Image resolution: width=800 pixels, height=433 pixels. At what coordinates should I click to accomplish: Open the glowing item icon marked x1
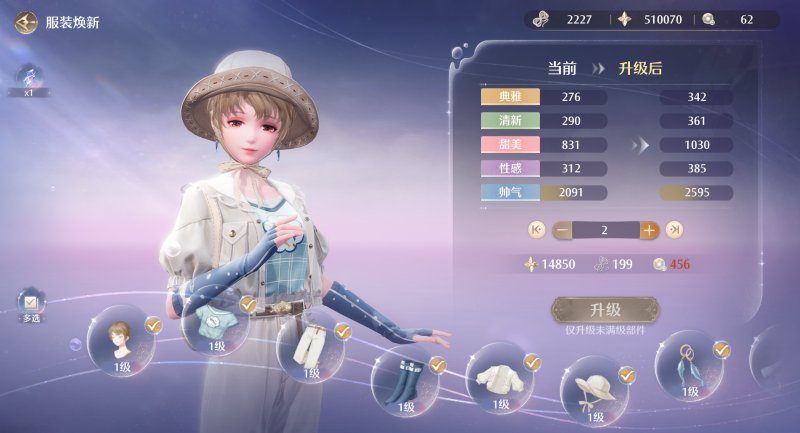point(29,78)
